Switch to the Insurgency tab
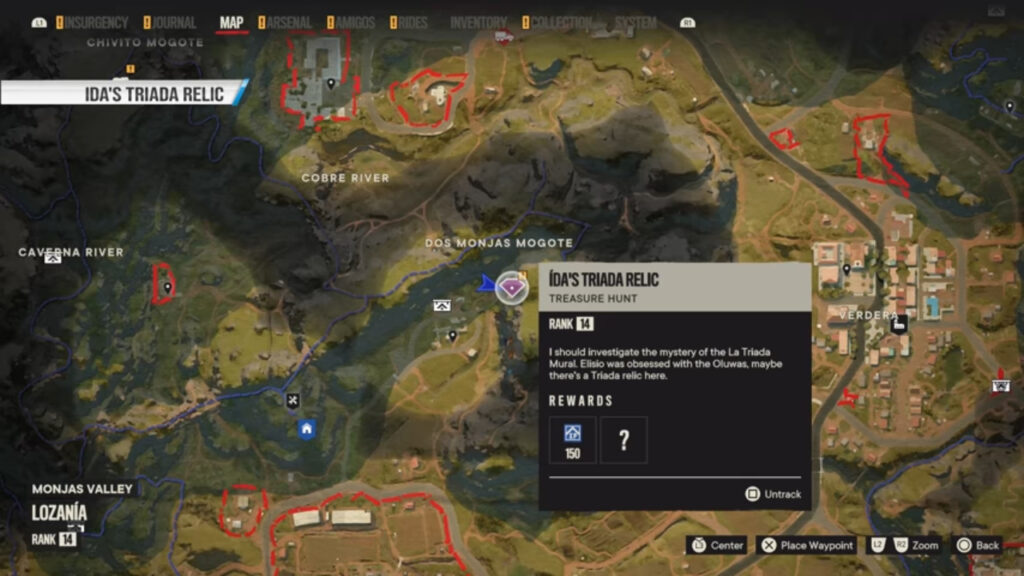Viewport: 1024px width, 576px height. (96, 22)
